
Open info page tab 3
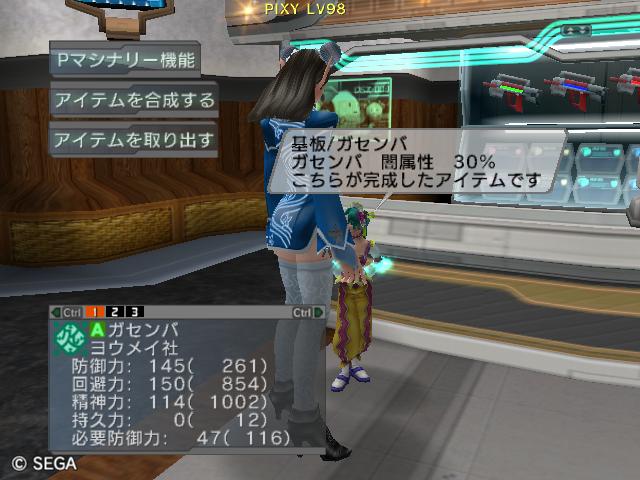point(136,312)
